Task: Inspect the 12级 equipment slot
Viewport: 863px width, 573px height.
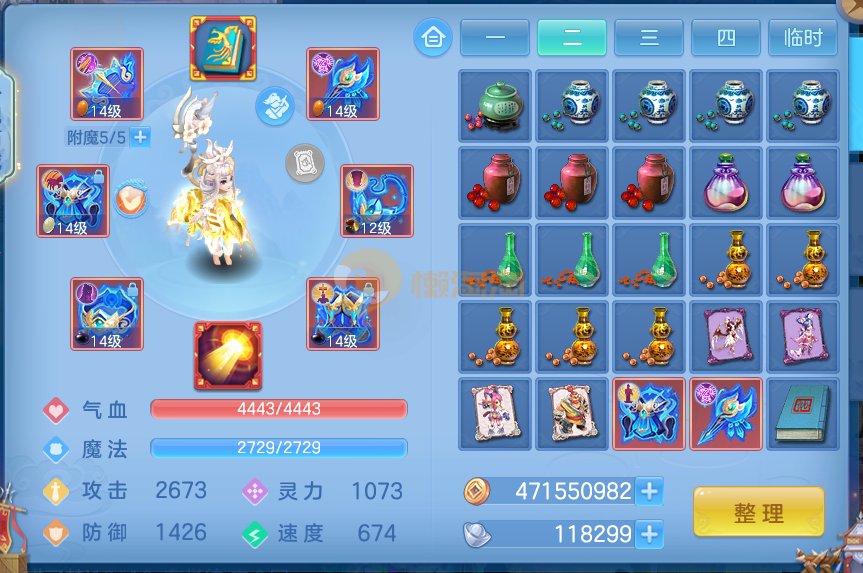Action: (x=376, y=201)
